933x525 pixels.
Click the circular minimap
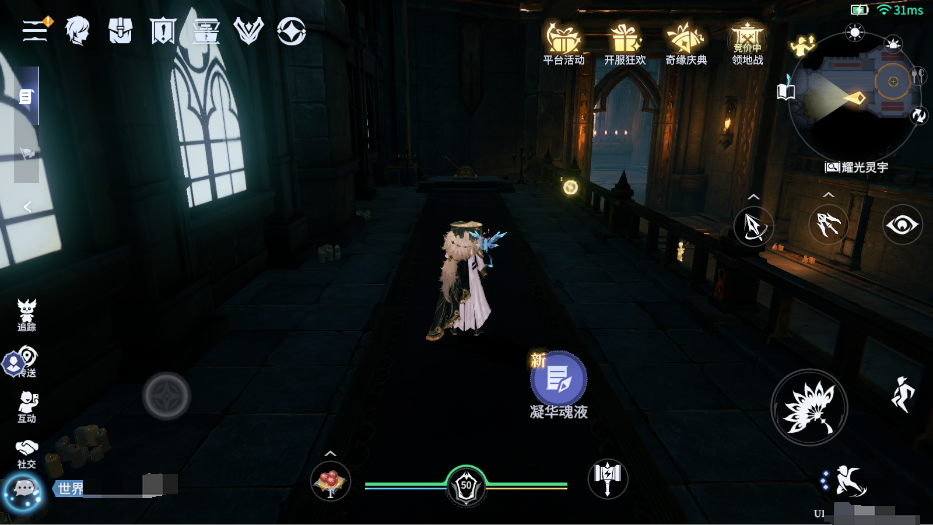(856, 95)
